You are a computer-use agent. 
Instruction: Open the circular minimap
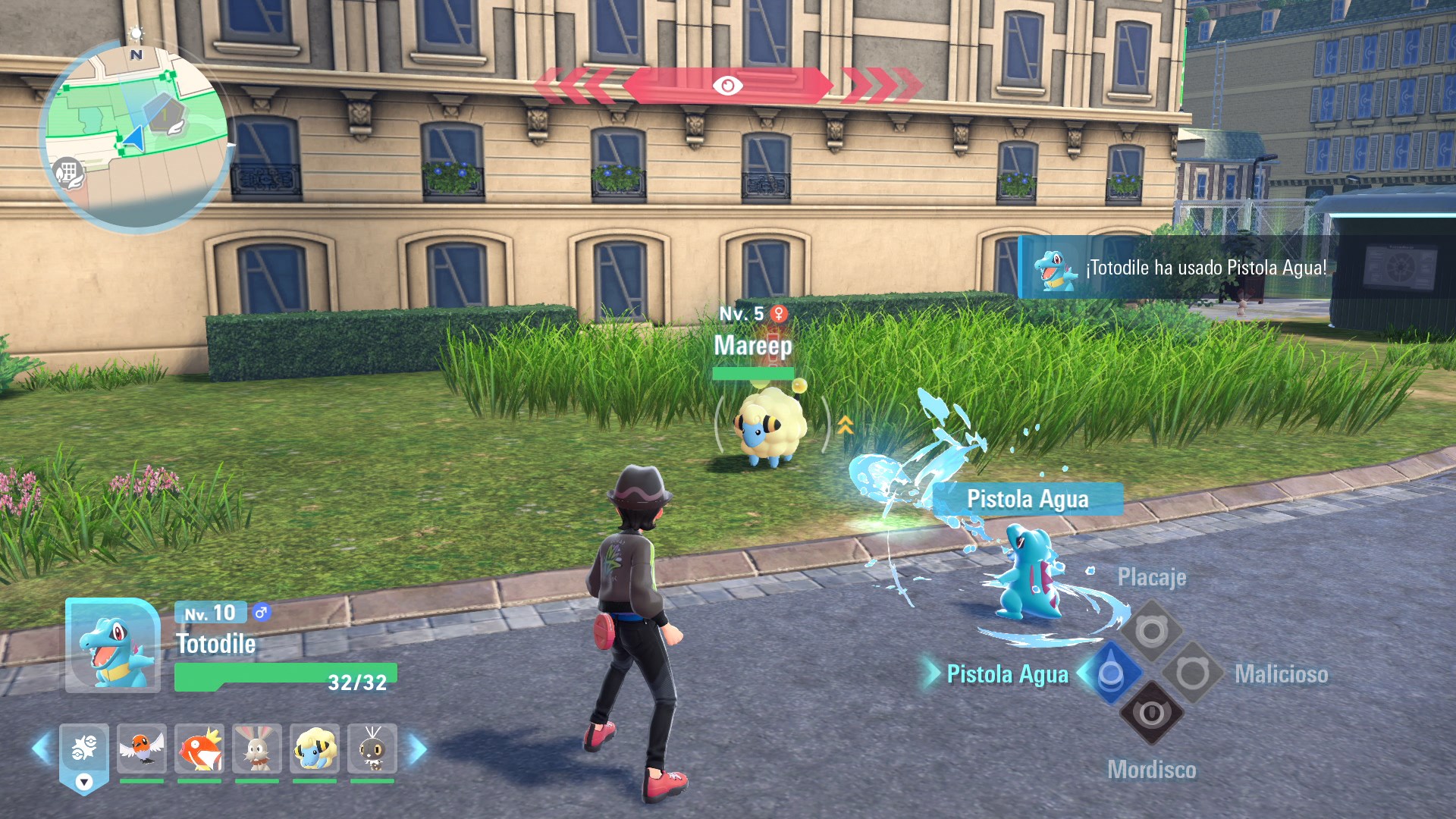click(136, 136)
